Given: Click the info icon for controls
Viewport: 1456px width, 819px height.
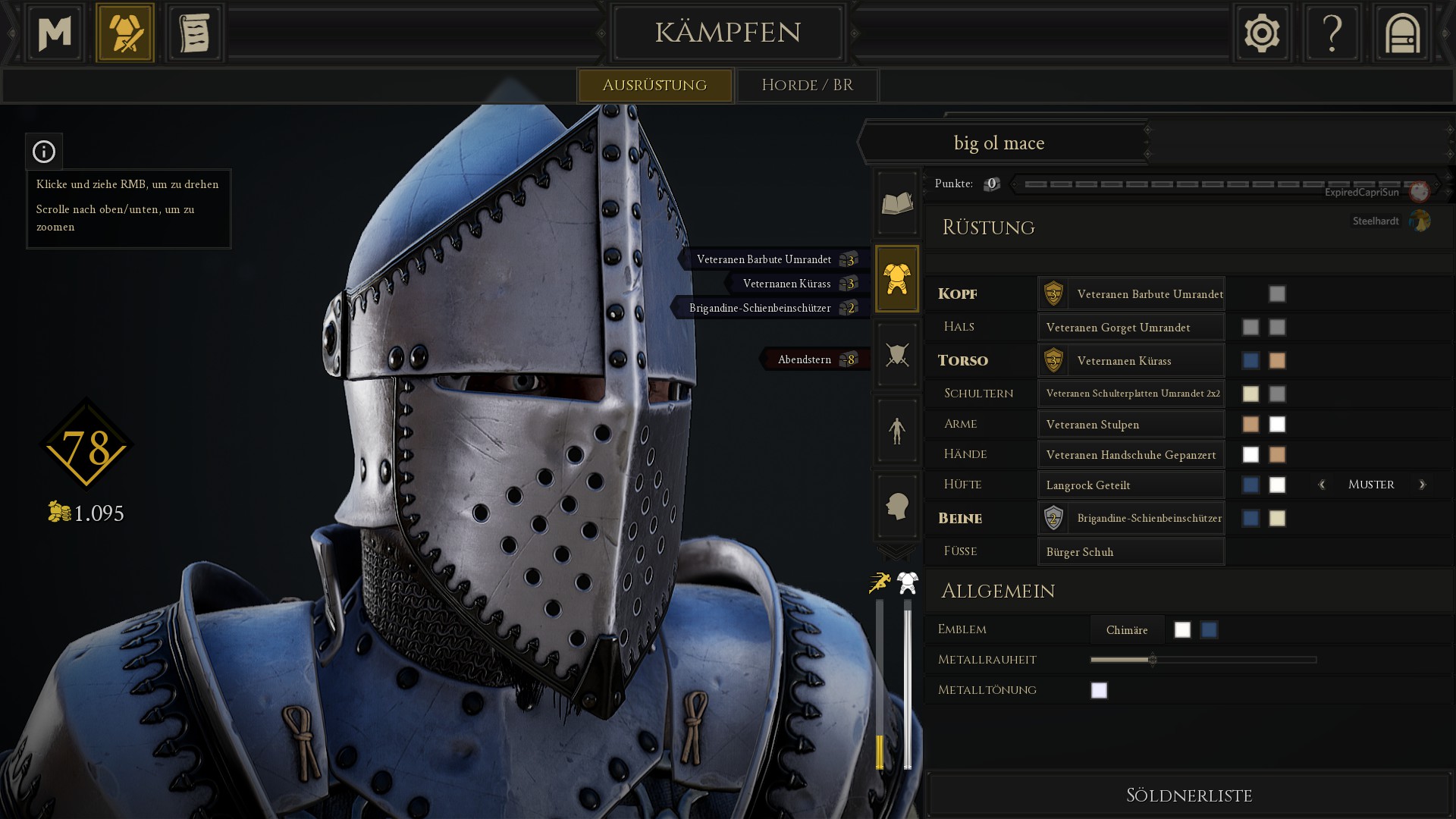Looking at the screenshot, I should pyautogui.click(x=44, y=152).
